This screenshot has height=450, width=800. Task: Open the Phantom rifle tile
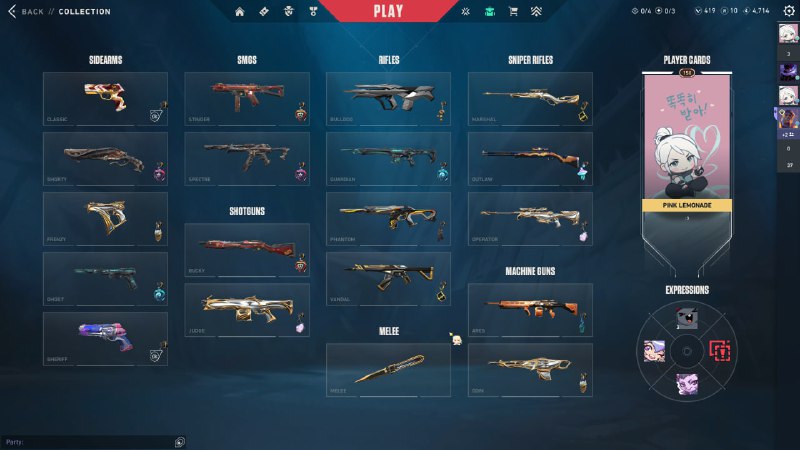[388, 218]
